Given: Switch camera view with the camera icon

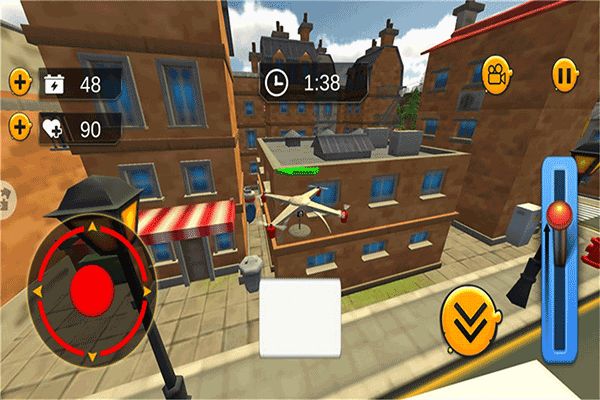Looking at the screenshot, I should [x=494, y=73].
